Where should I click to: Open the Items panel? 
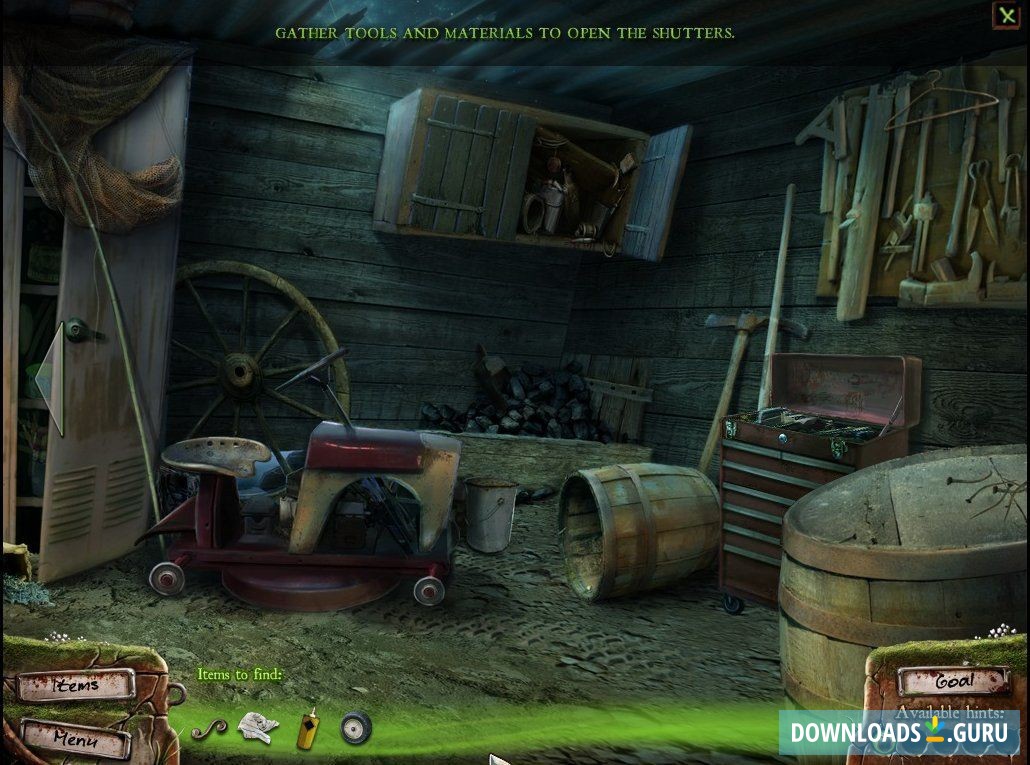[76, 686]
